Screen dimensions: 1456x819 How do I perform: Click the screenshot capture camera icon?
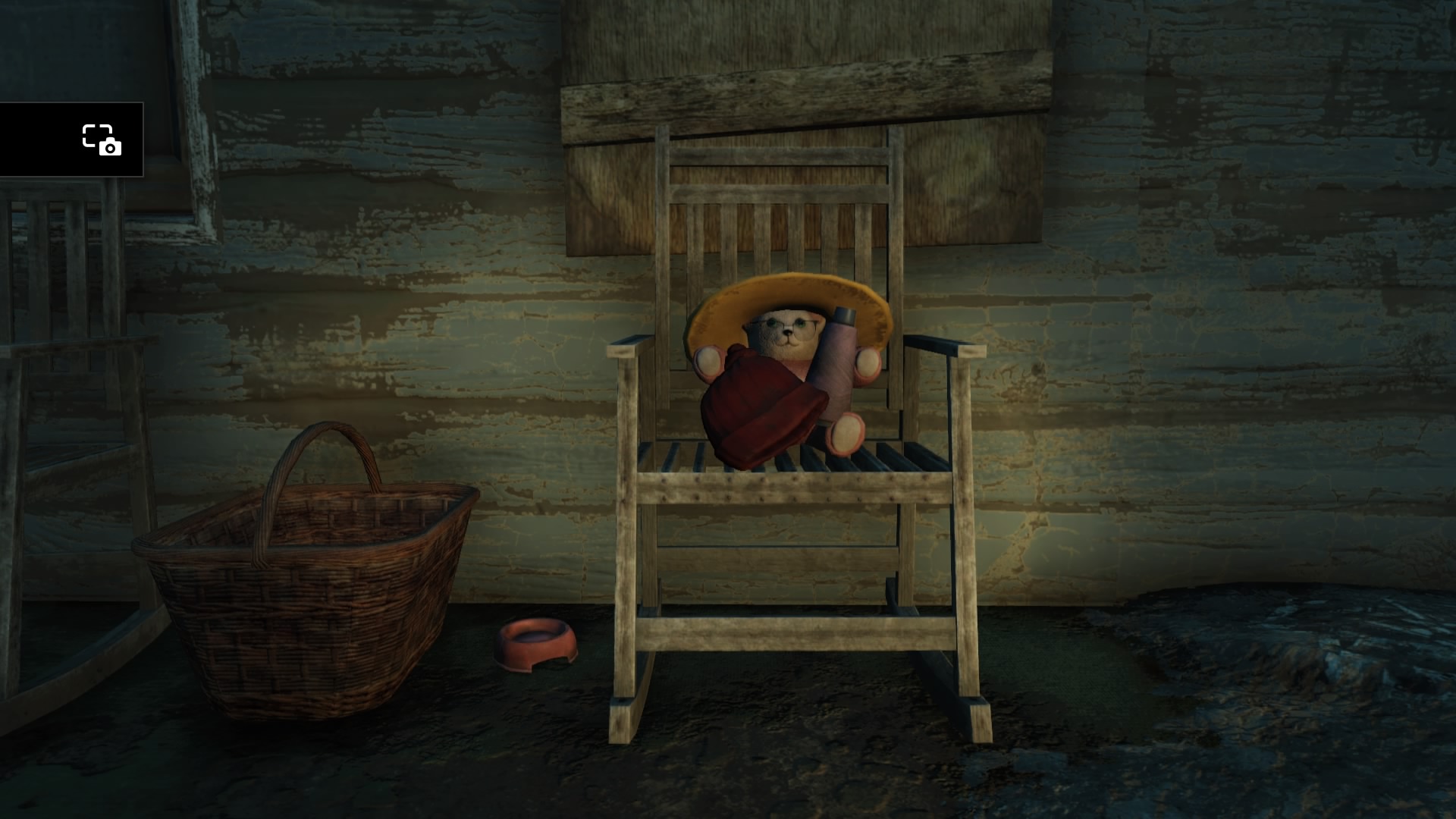point(102,140)
